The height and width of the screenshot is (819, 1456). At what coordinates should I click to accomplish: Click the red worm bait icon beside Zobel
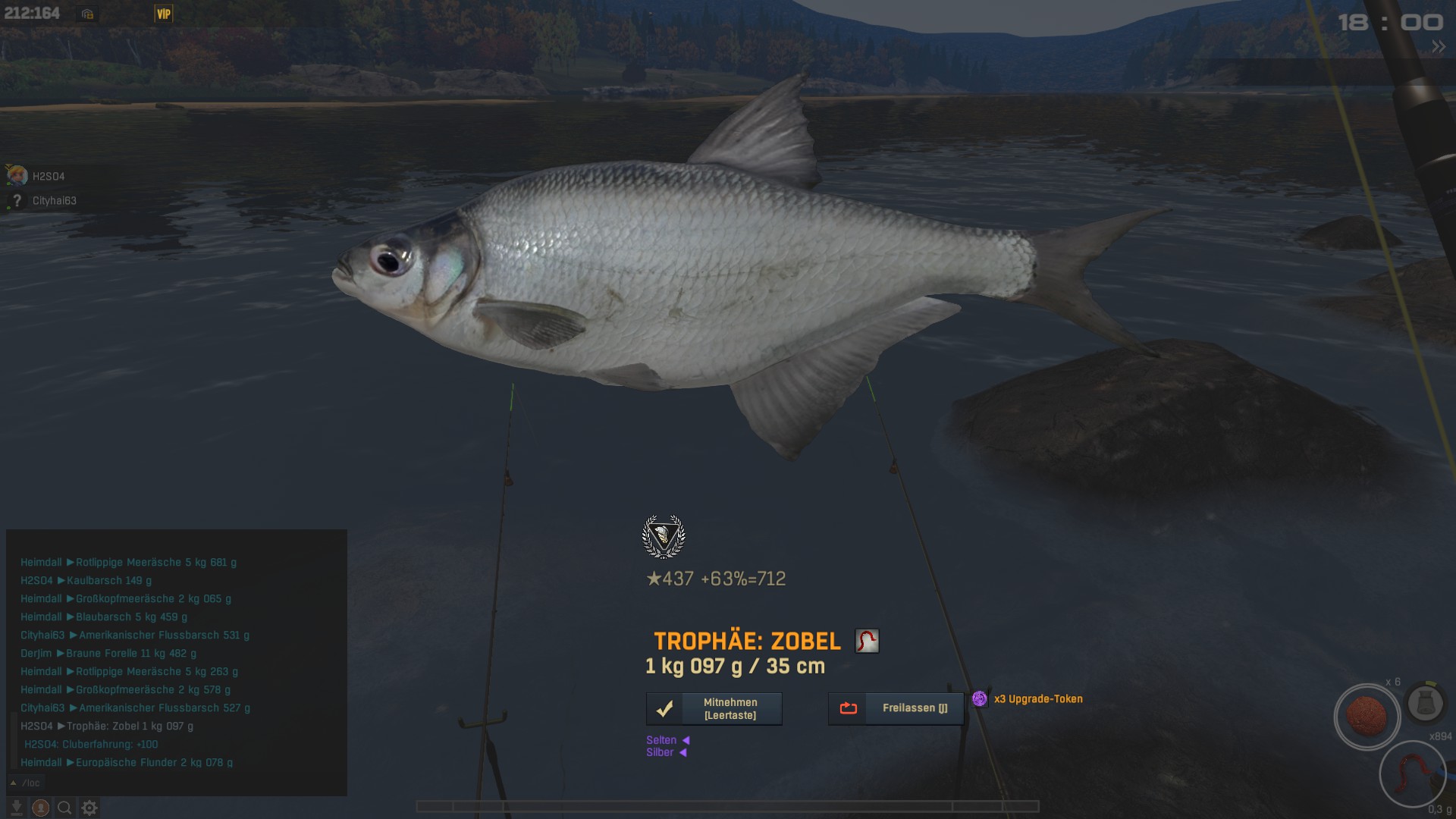[x=867, y=641]
